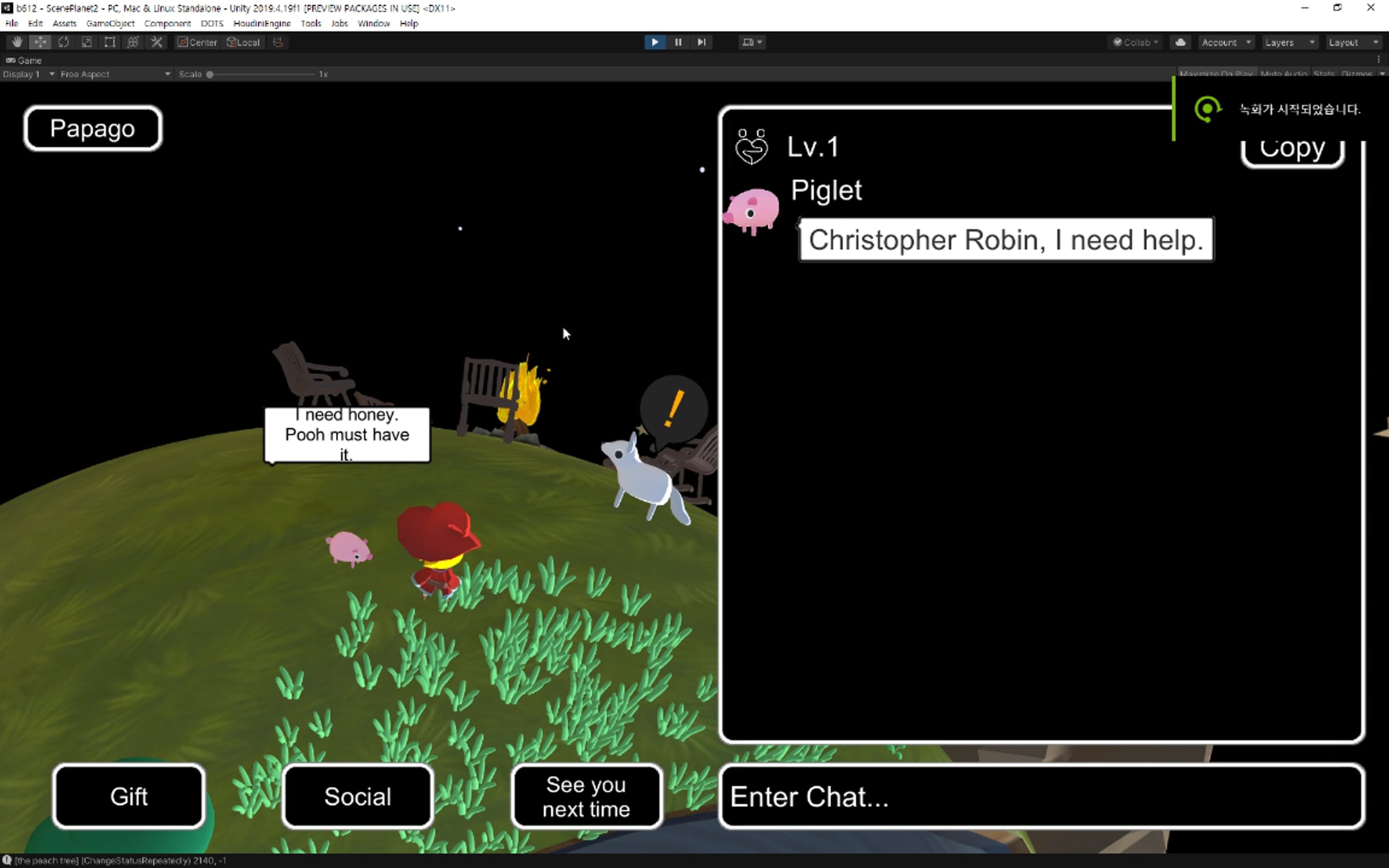Open the Papago translator button
The width and height of the screenshot is (1389, 868).
point(93,128)
